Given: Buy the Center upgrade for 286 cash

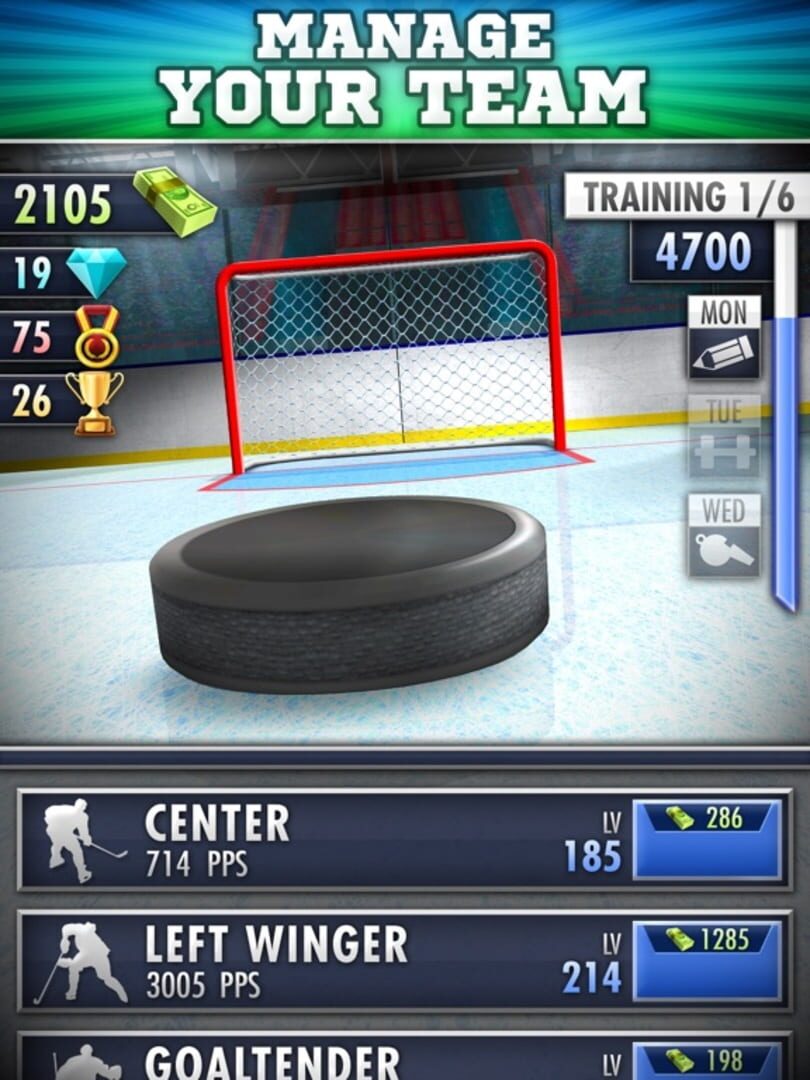Looking at the screenshot, I should tap(707, 839).
